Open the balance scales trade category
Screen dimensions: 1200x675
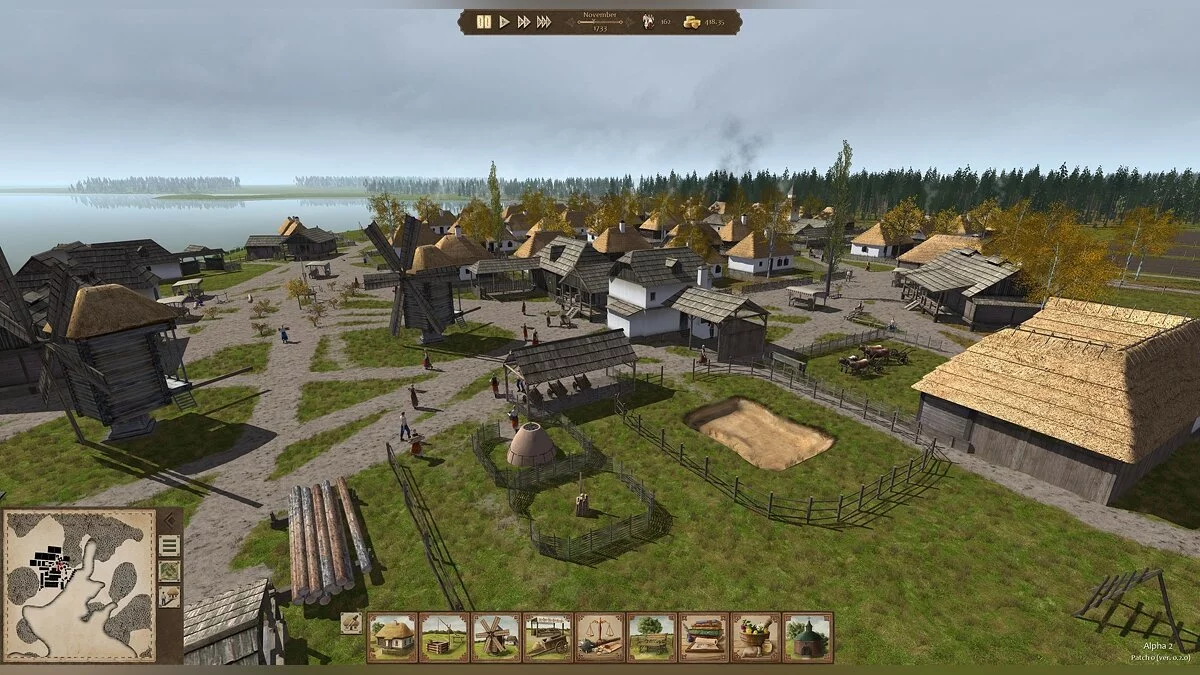(600, 637)
